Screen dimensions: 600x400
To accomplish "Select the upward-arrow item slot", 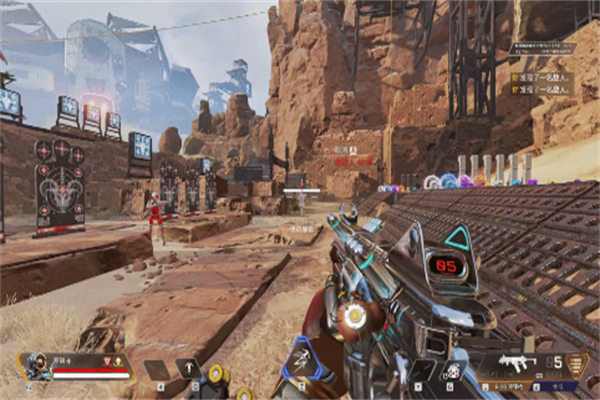I will coord(186,369).
